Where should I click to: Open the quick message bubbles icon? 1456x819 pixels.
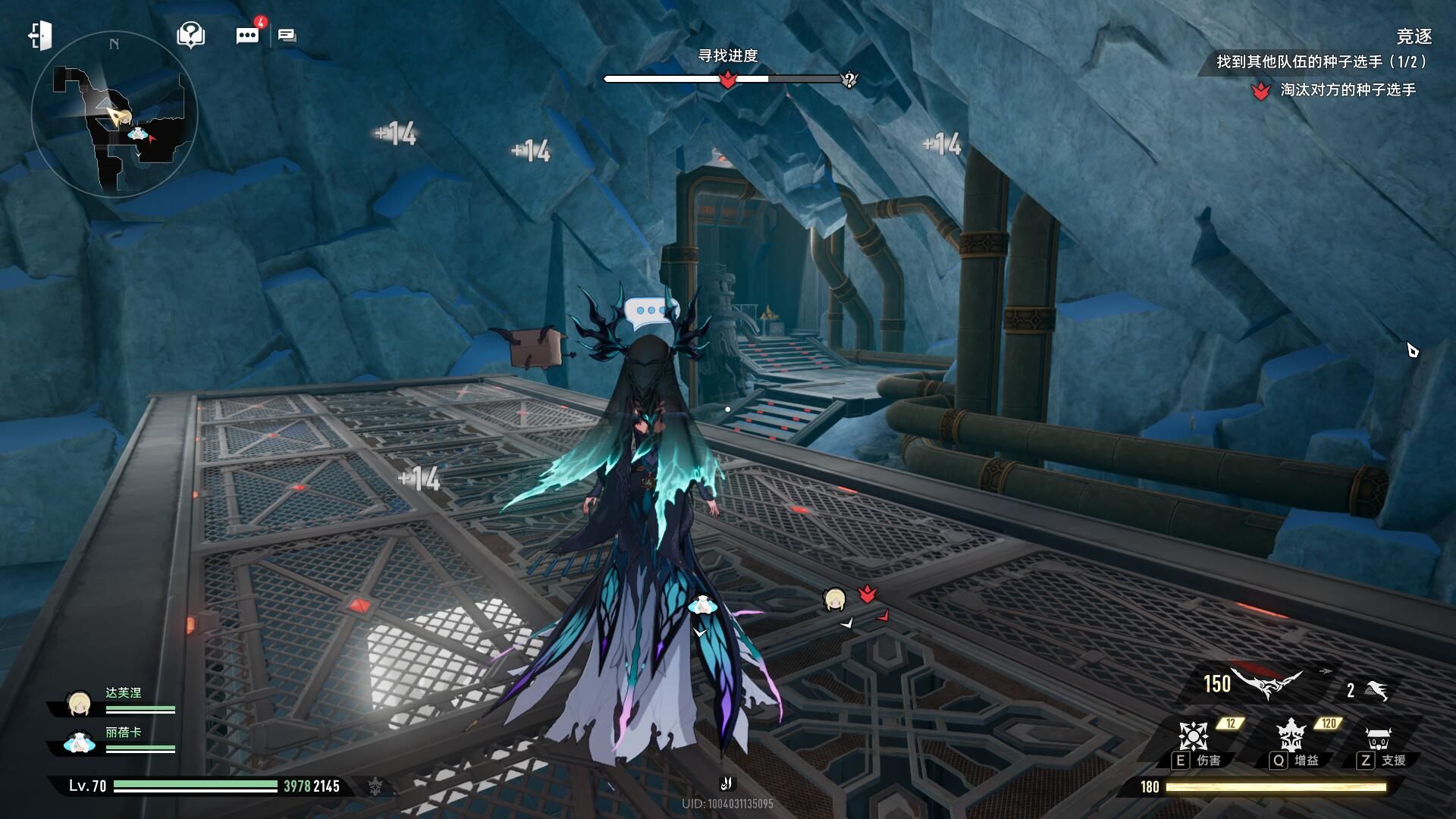[x=287, y=36]
